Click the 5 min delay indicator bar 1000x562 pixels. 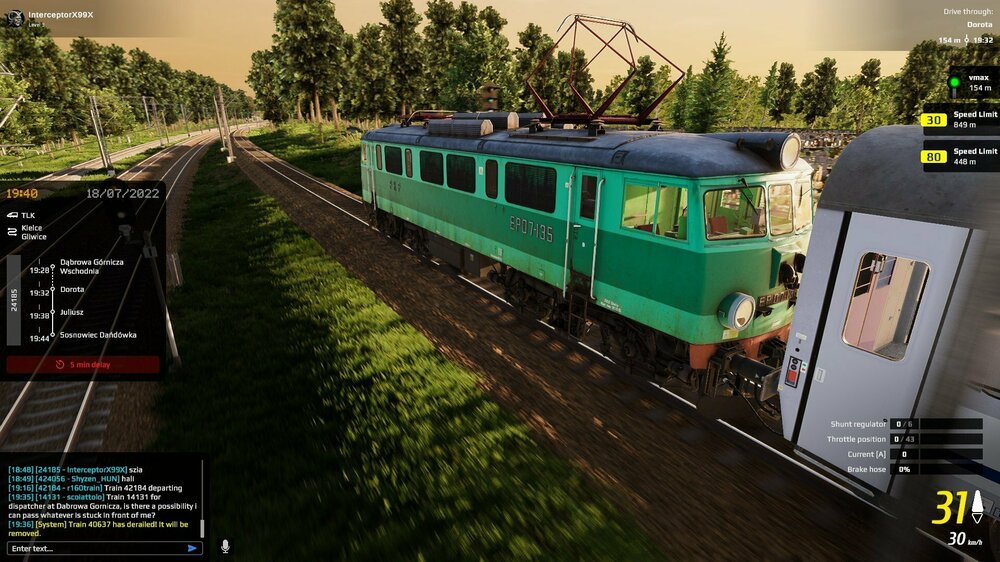[83, 364]
